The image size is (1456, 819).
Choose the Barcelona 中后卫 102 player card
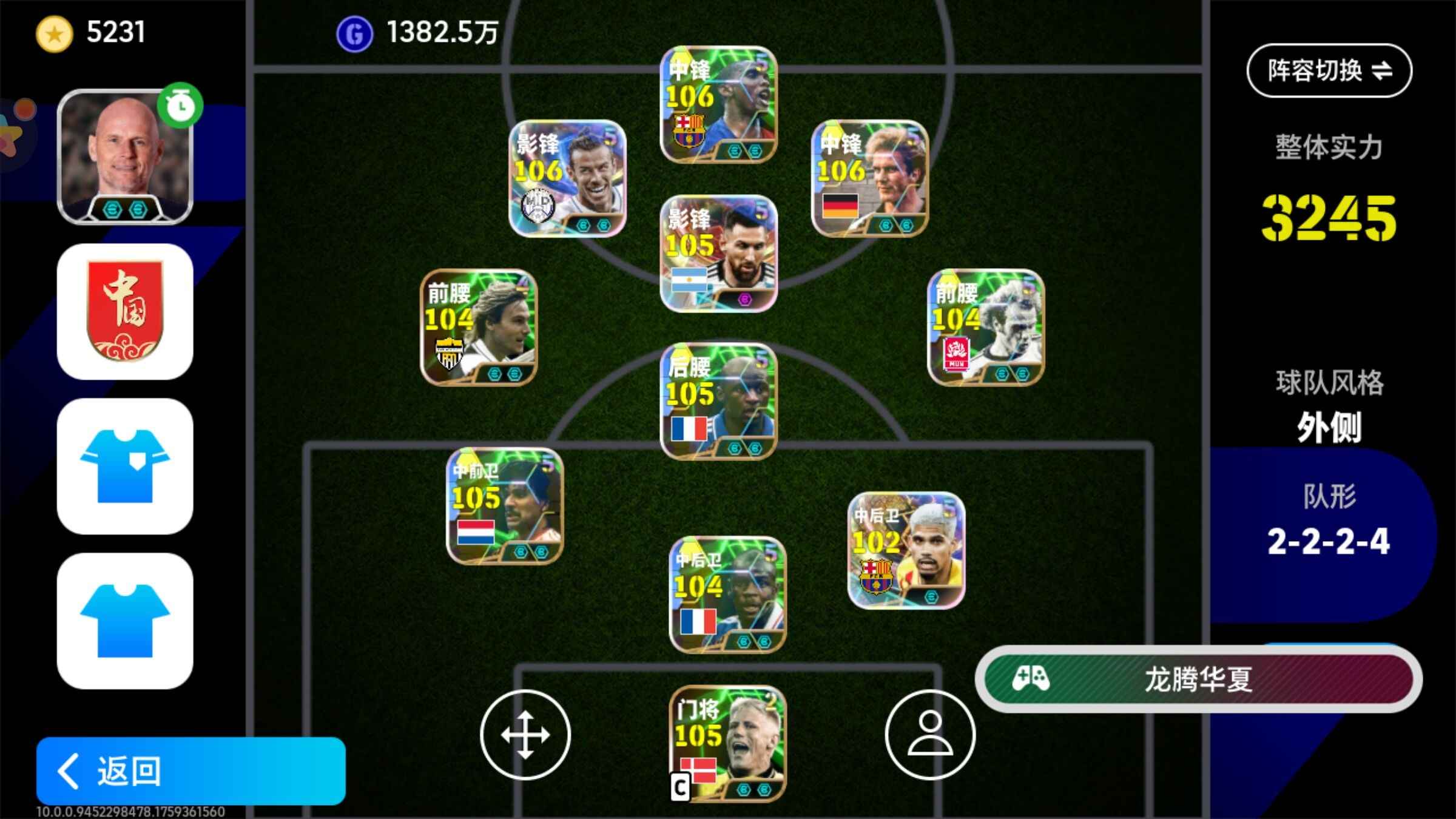click(x=906, y=550)
